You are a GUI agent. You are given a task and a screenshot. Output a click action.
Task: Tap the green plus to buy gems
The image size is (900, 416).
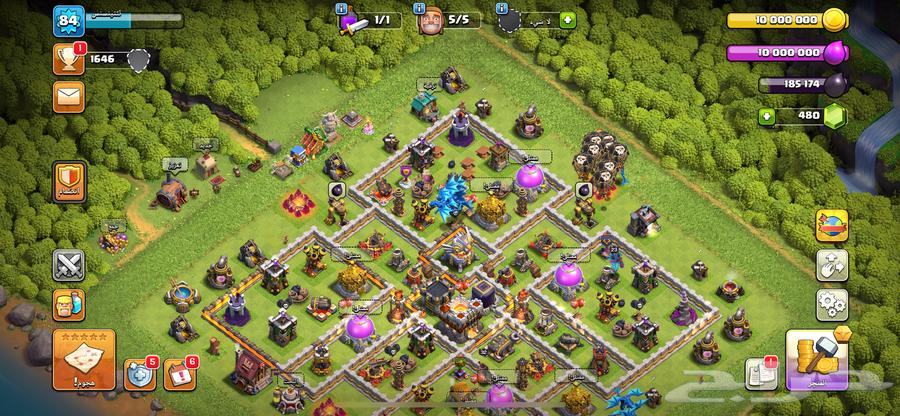pyautogui.click(x=768, y=116)
